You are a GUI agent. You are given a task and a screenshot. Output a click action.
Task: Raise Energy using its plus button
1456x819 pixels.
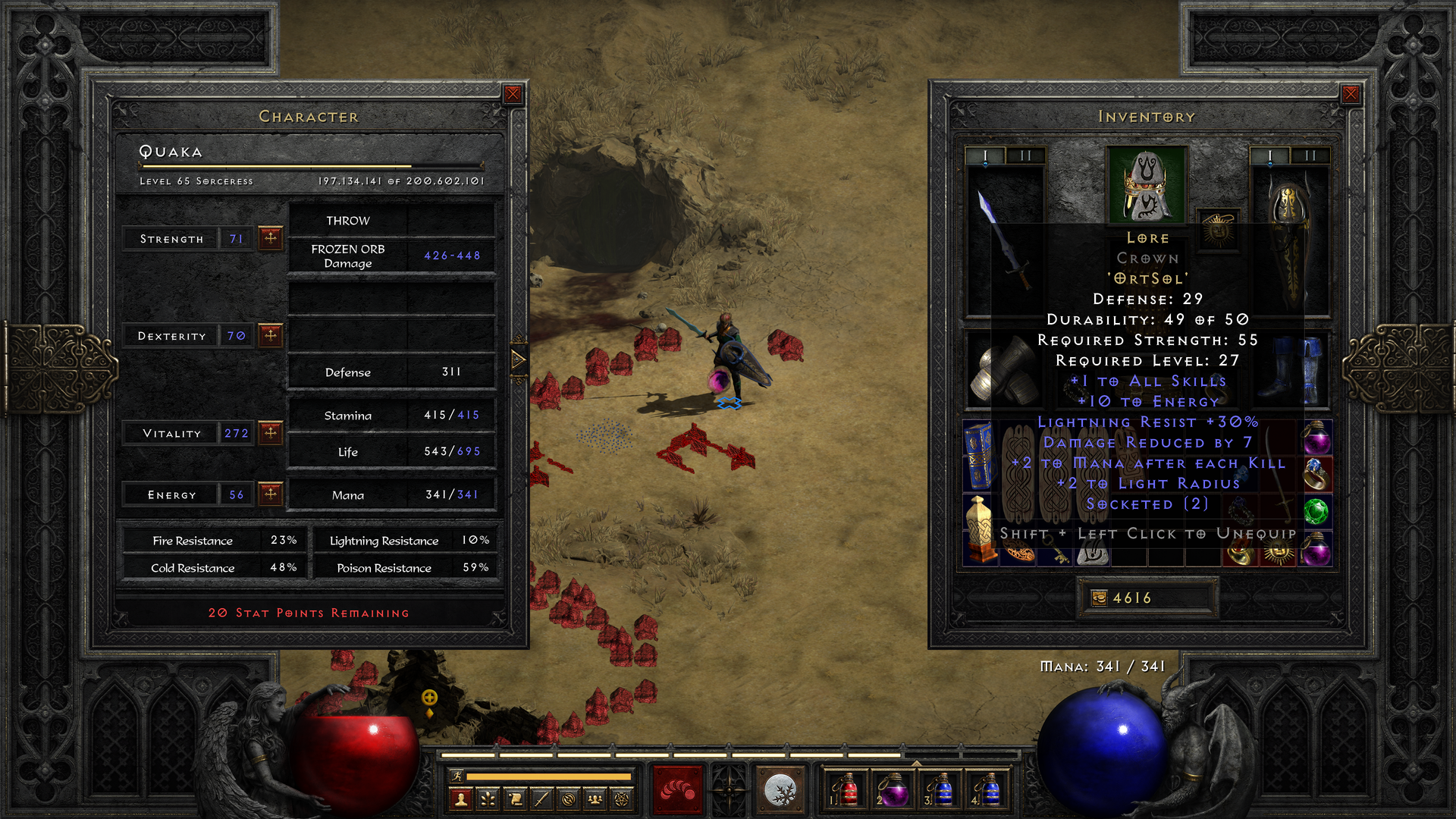[271, 494]
